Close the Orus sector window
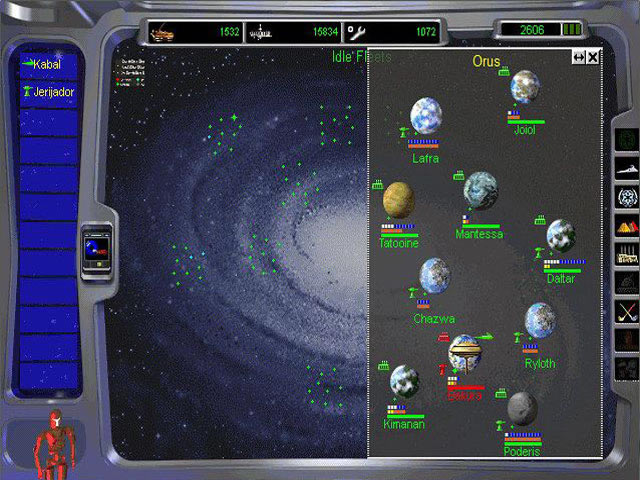640x480 pixels. pyautogui.click(x=593, y=57)
